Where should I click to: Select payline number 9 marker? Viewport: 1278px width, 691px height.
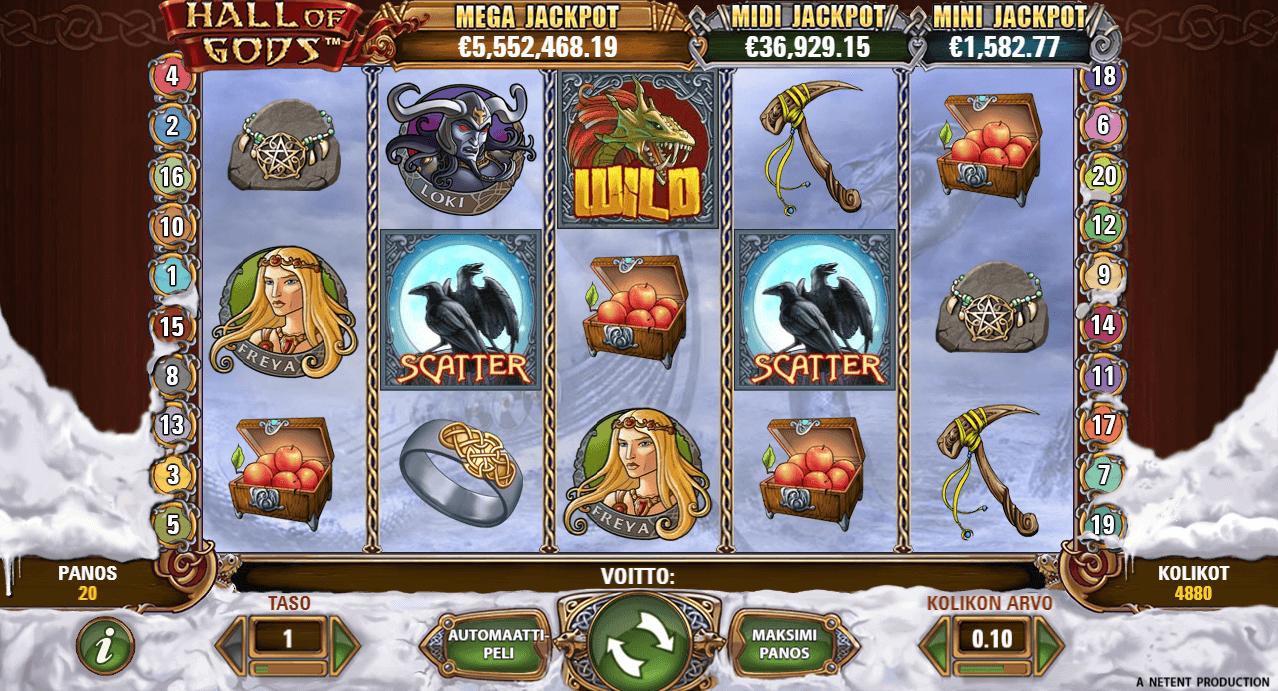tap(1103, 274)
